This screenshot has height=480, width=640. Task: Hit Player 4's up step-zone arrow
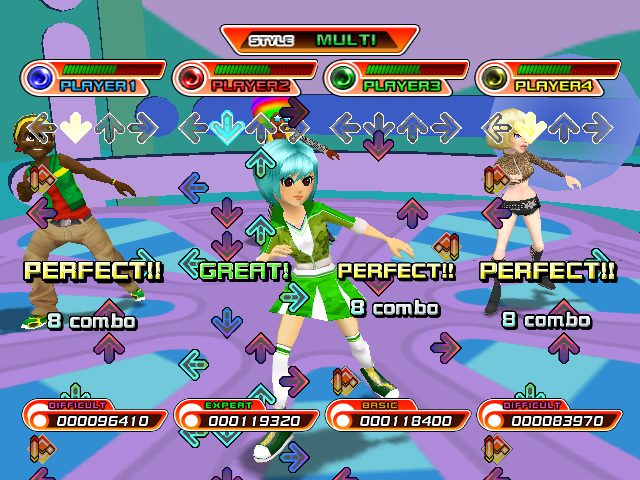pos(563,126)
